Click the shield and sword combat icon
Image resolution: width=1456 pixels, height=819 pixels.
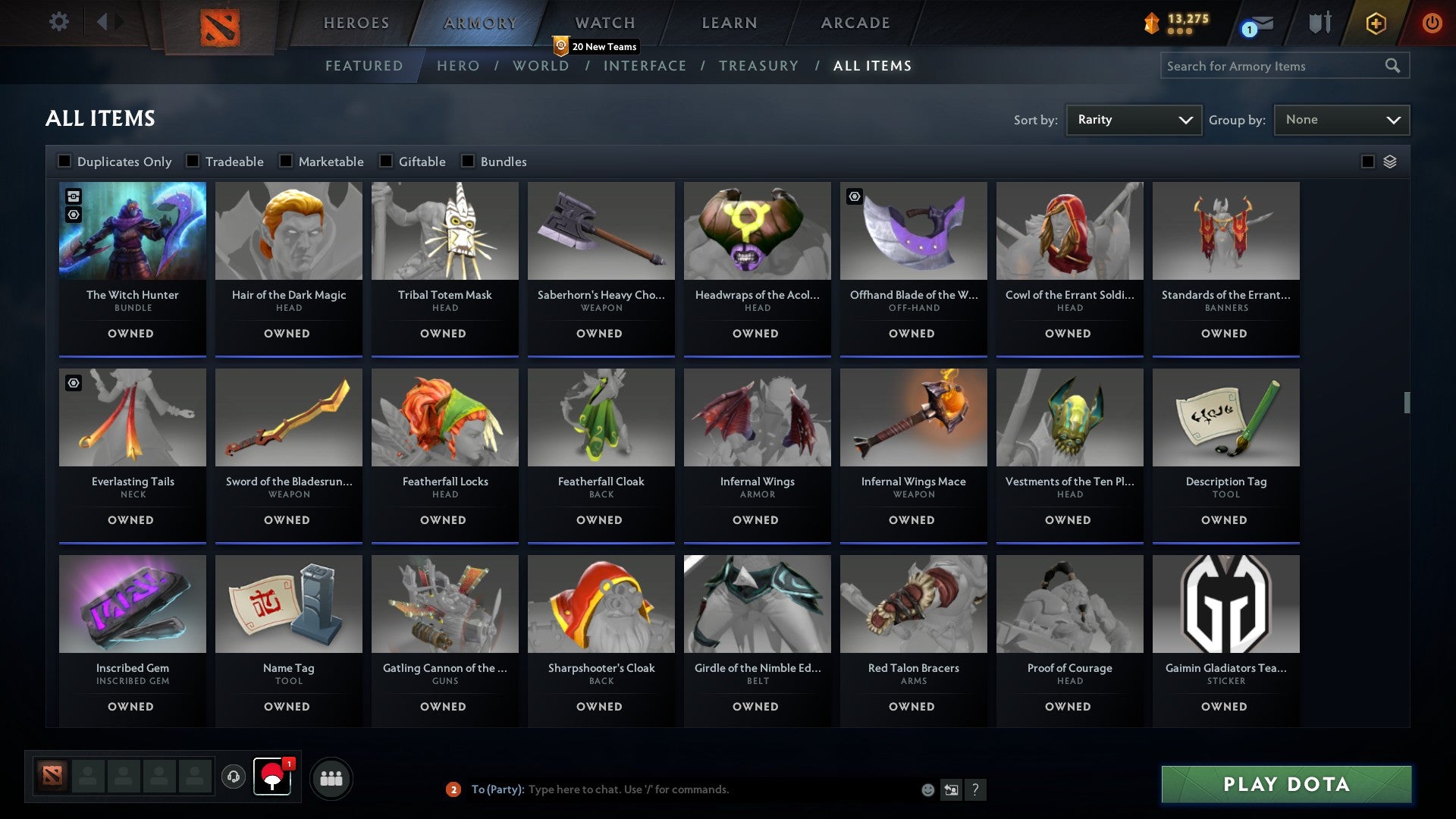(1319, 23)
